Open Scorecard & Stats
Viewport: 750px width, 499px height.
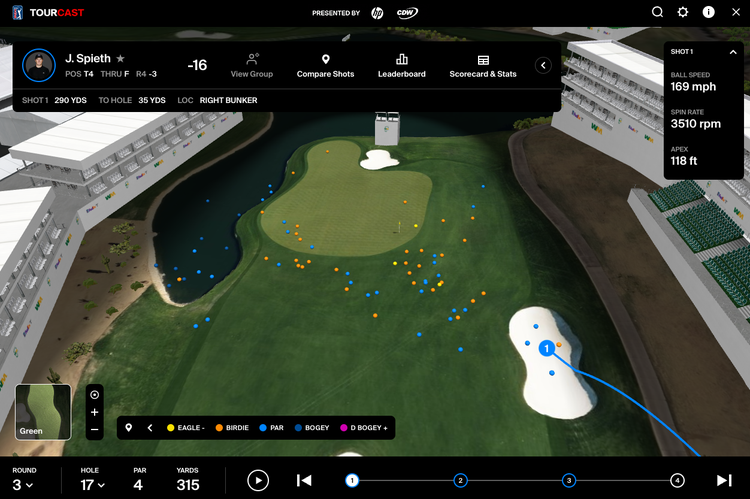click(483, 66)
